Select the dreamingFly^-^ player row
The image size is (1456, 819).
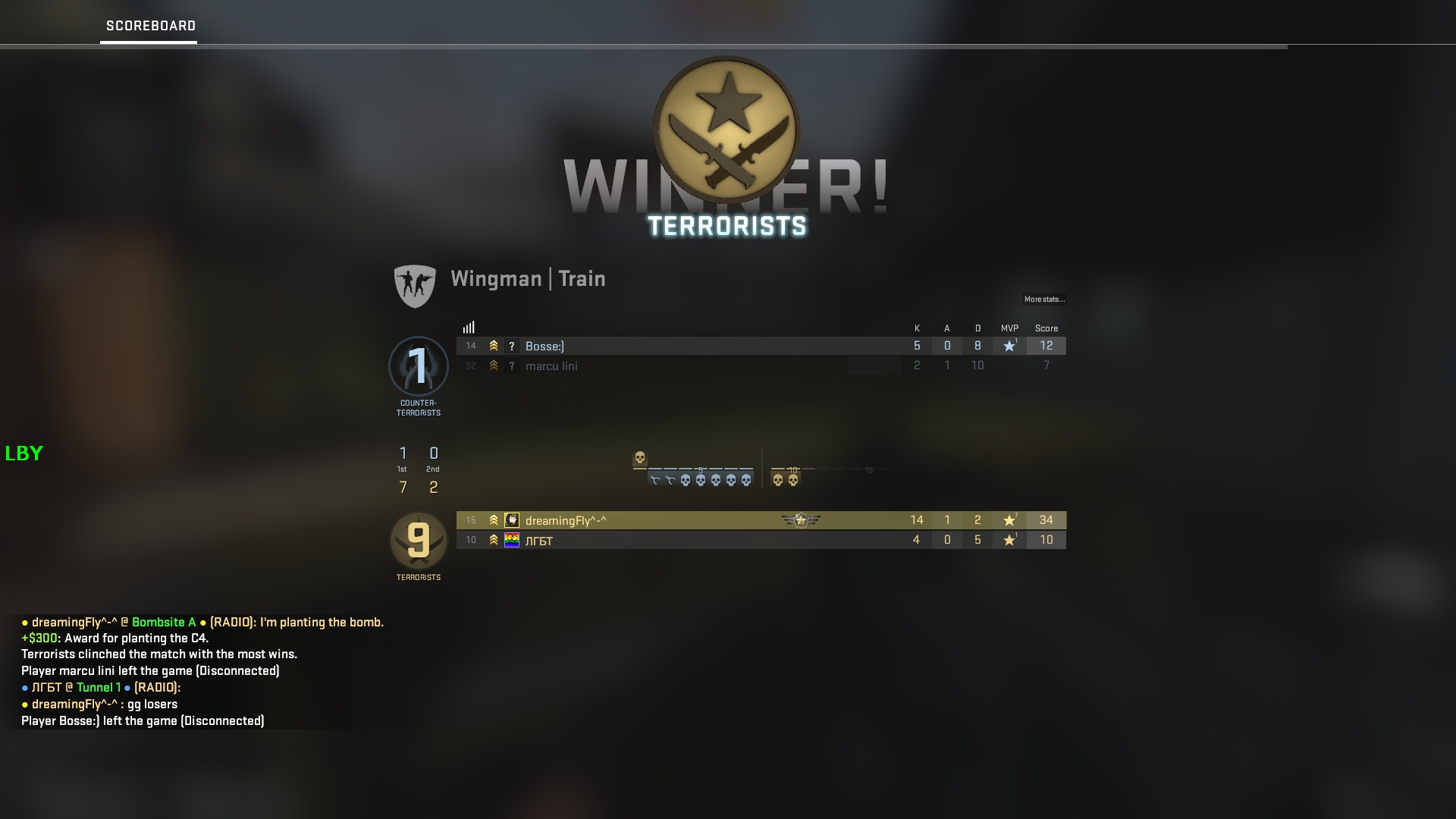tap(682, 520)
